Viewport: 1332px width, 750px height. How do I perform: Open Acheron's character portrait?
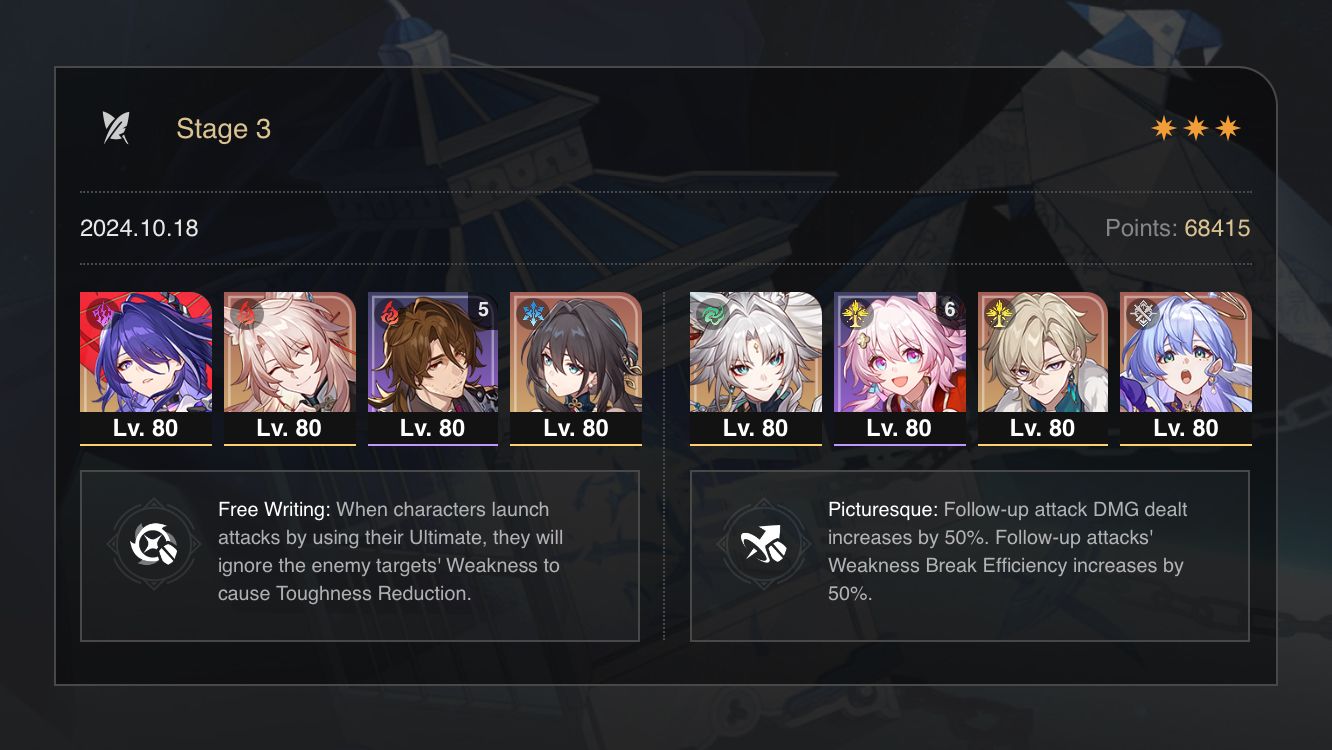tap(145, 360)
